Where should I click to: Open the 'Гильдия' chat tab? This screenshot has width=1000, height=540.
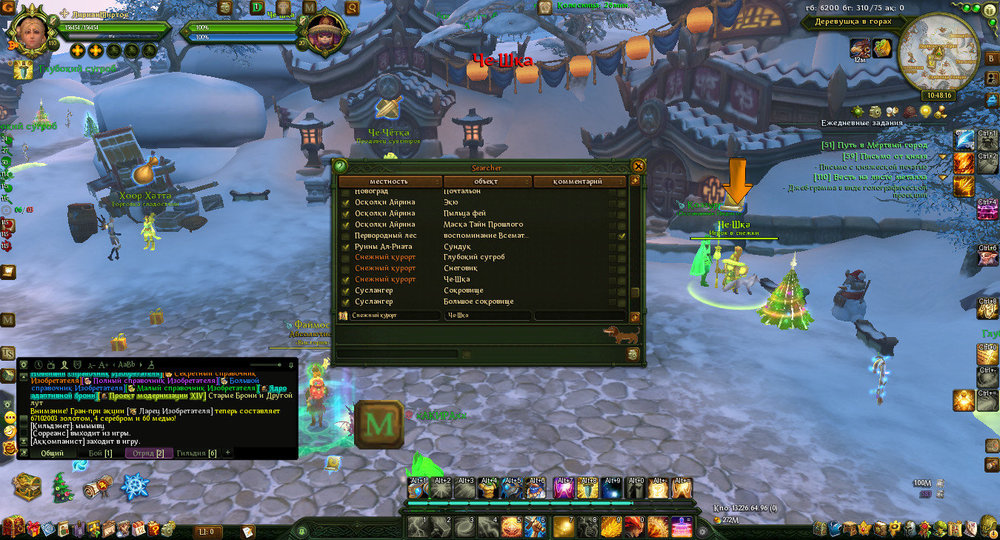pyautogui.click(x=196, y=453)
